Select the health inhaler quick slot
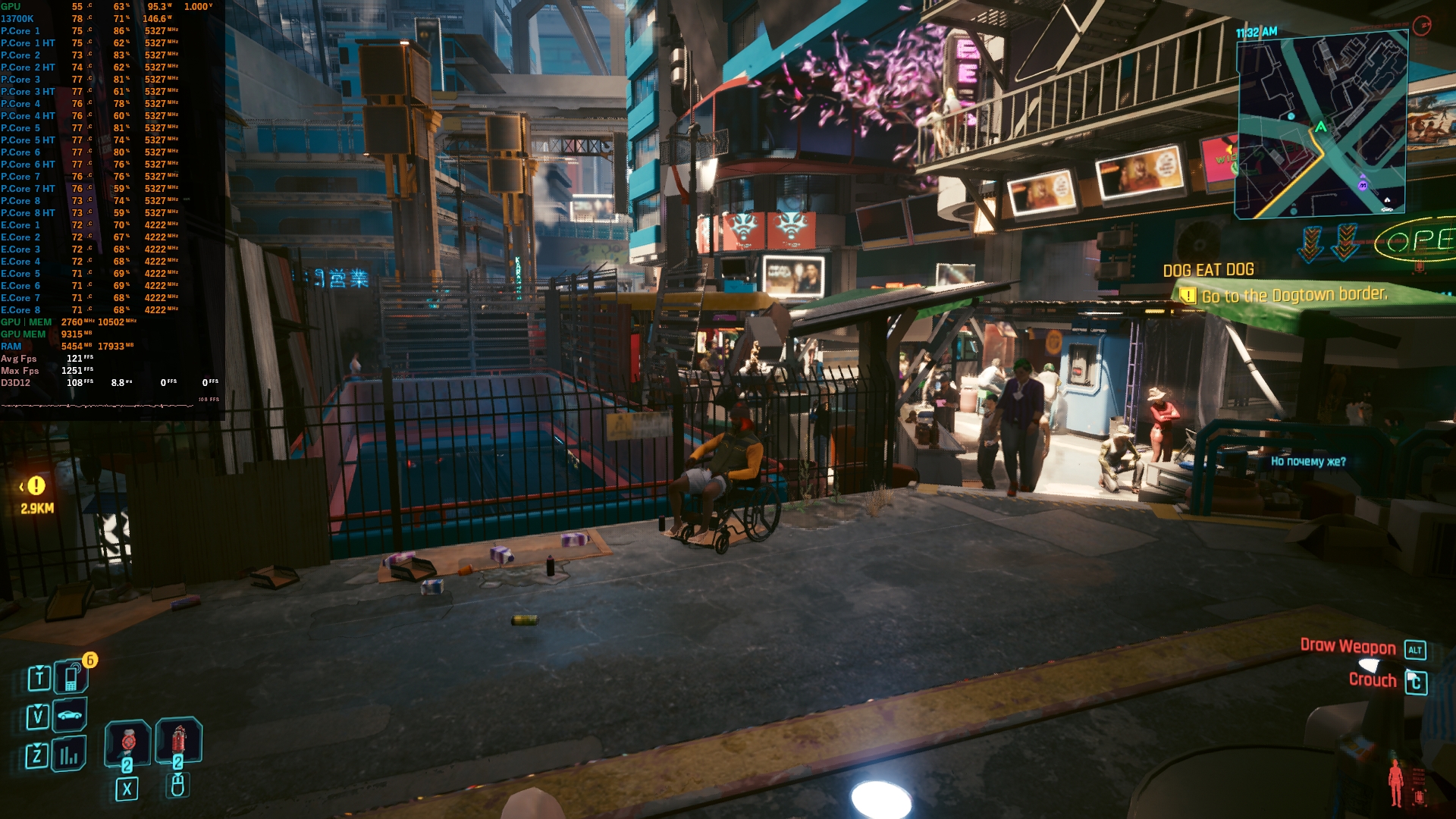Viewport: 1456px width, 819px height. click(x=127, y=741)
